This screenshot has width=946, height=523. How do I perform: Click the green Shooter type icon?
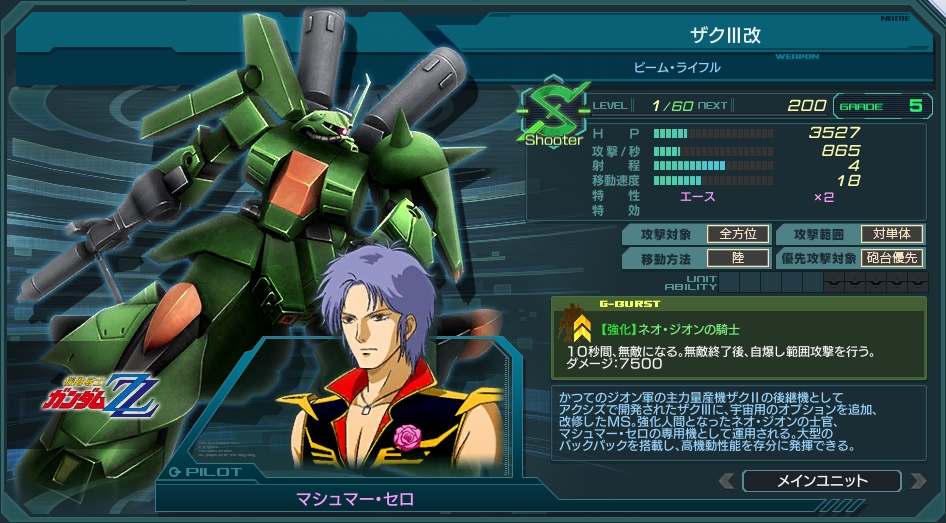[x=552, y=111]
